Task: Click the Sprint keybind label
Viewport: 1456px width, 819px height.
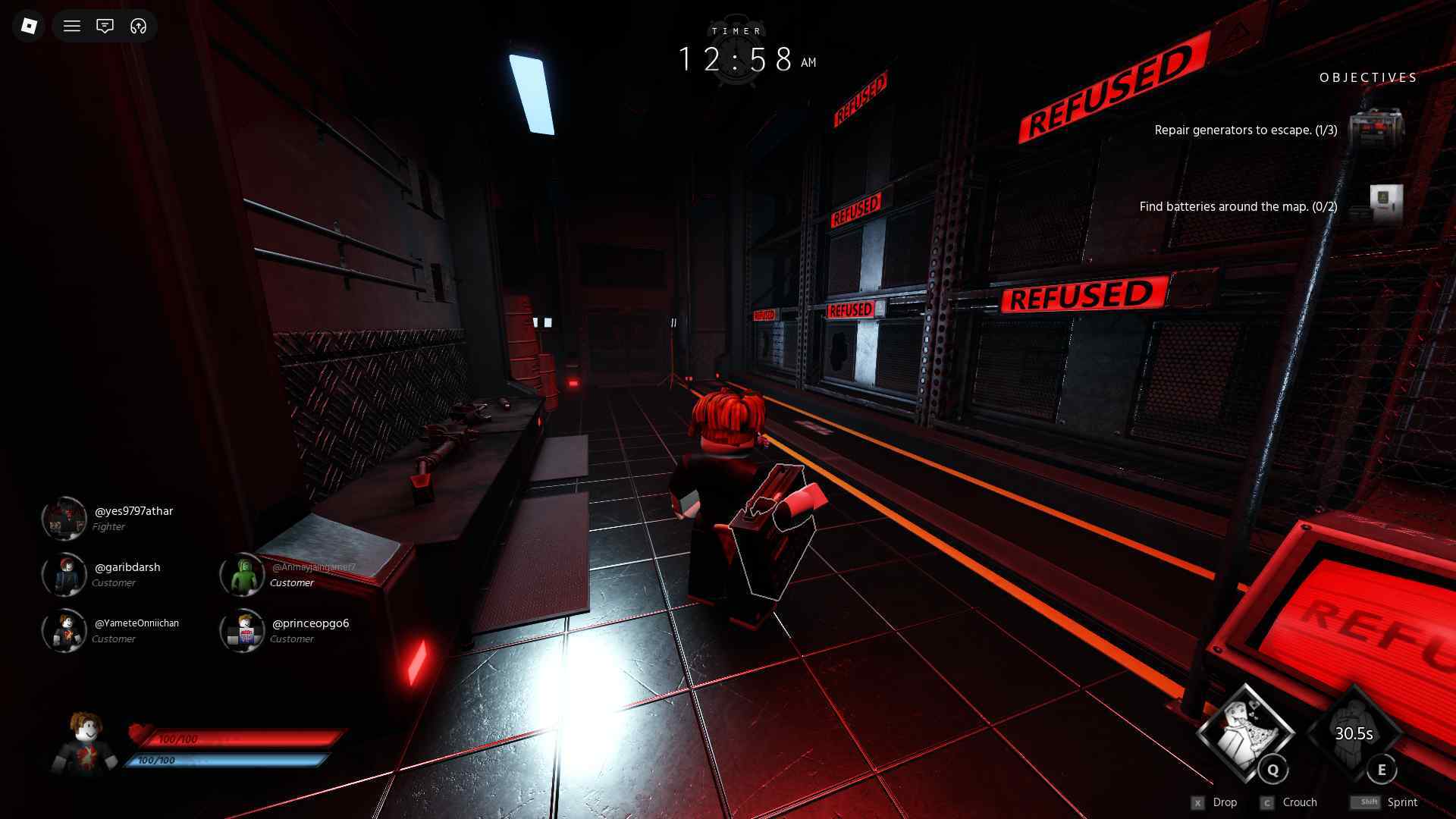Action: tap(1401, 802)
